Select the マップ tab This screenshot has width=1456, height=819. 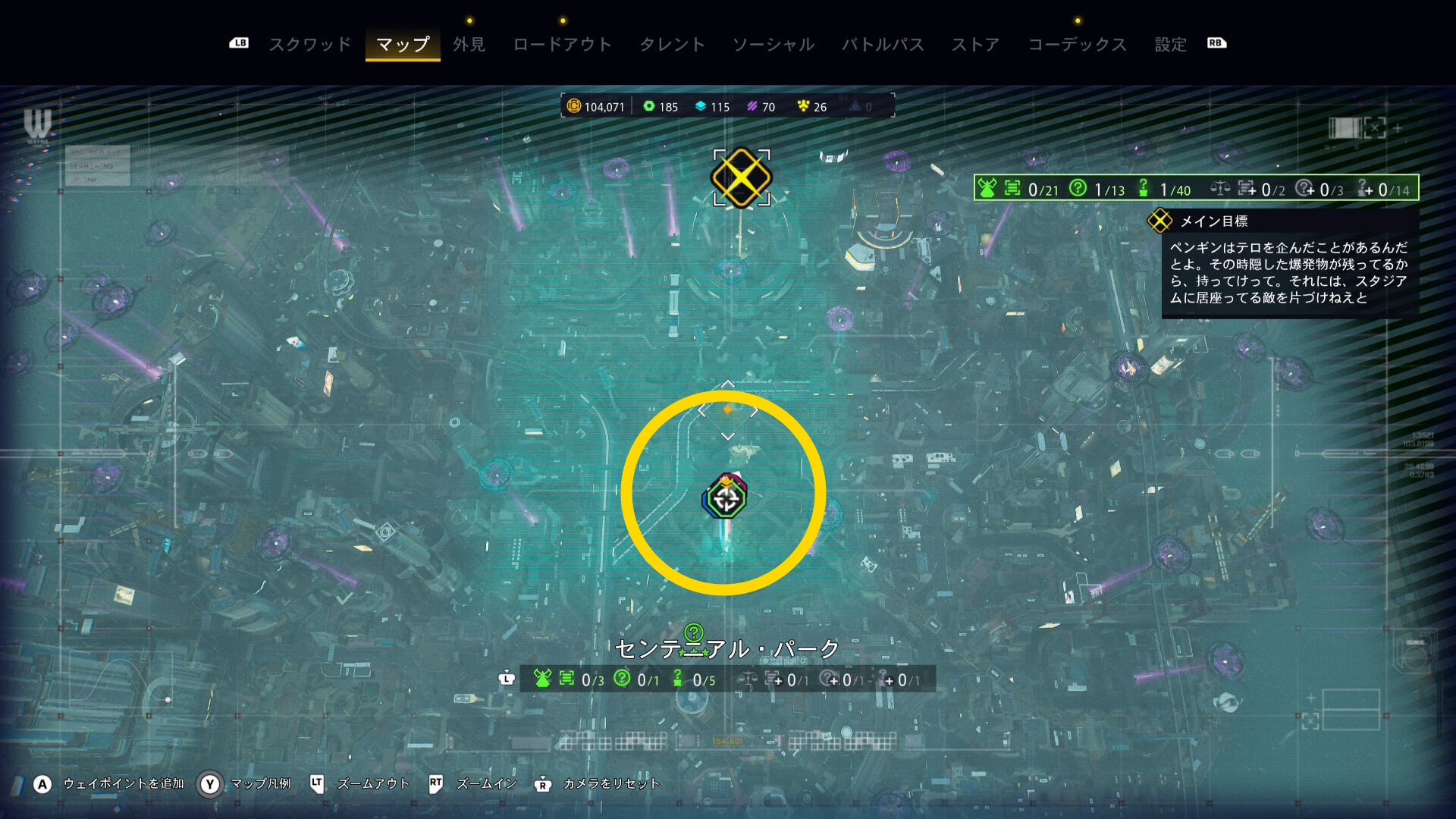click(403, 45)
